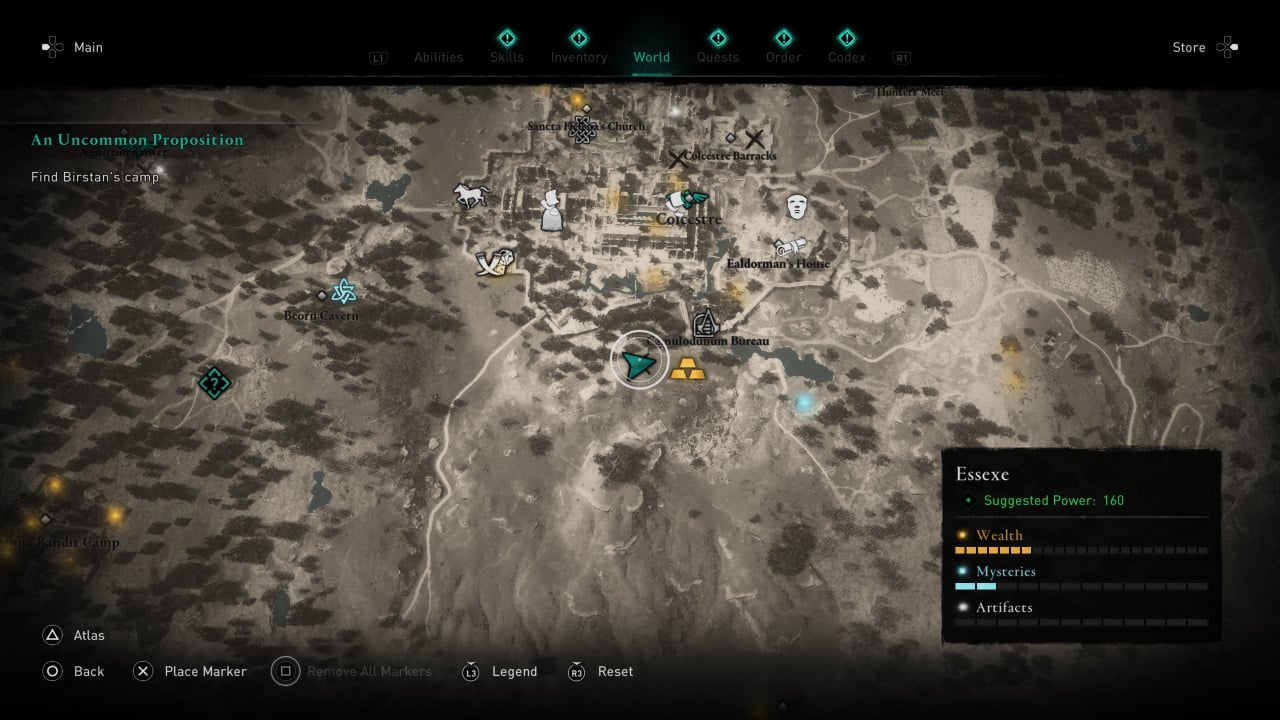Switch to the Abilities tab

click(x=439, y=57)
